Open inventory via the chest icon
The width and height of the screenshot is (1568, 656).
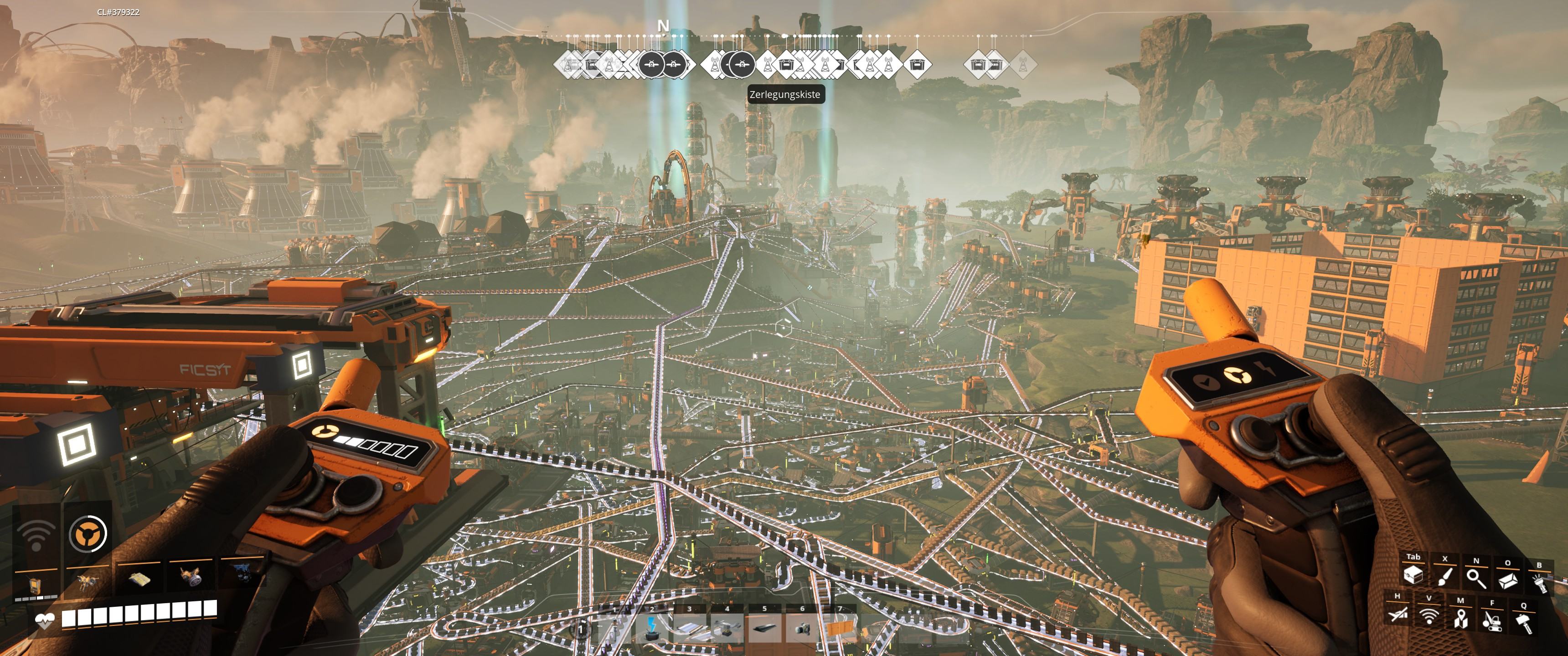click(1413, 575)
